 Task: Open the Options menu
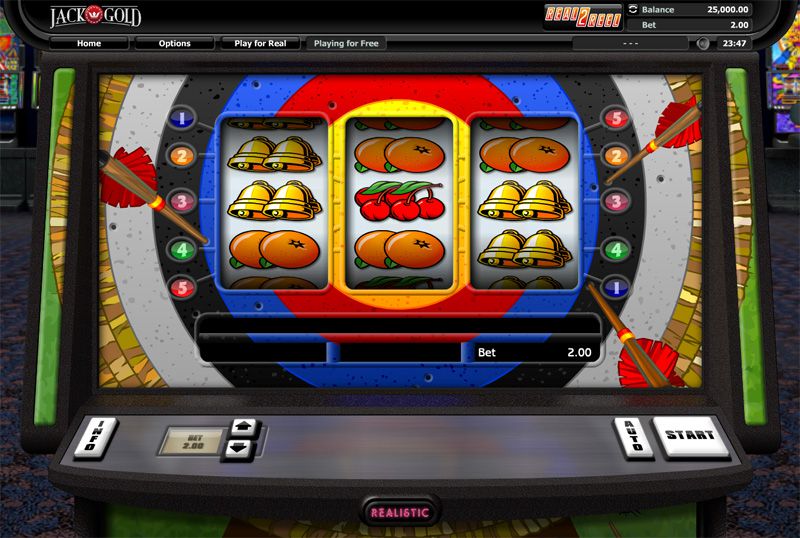175,44
